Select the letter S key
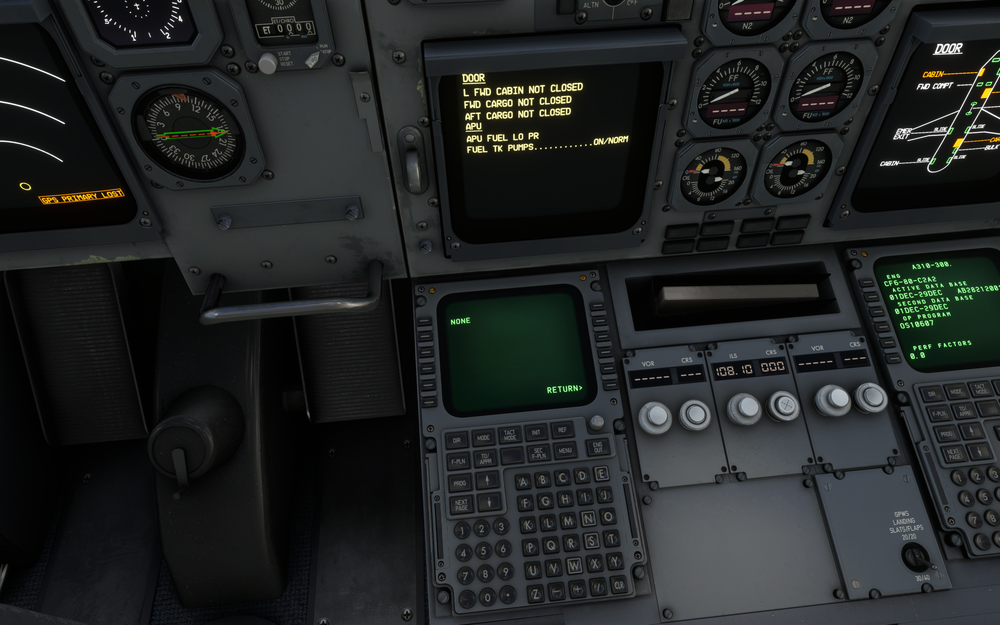The width and height of the screenshot is (1000, 625). (x=592, y=540)
